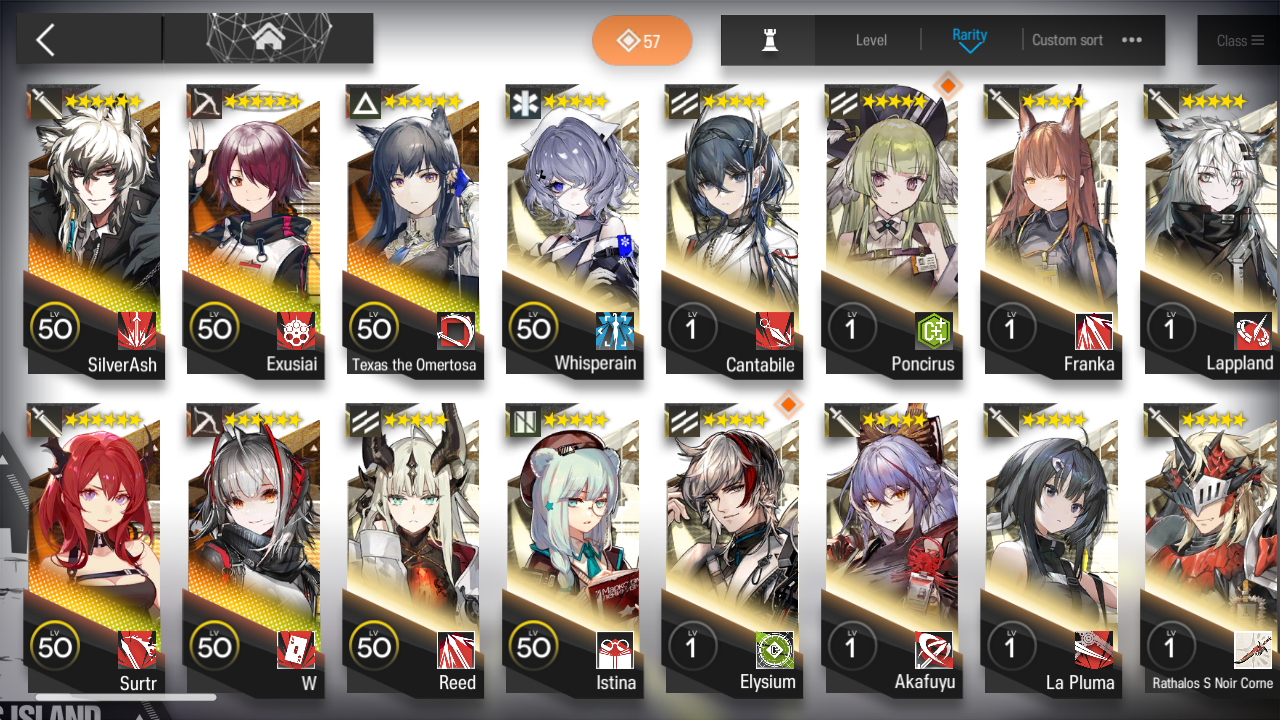The width and height of the screenshot is (1280, 720).
Task: Open more sort options via the ellipsis
Action: coord(1133,40)
